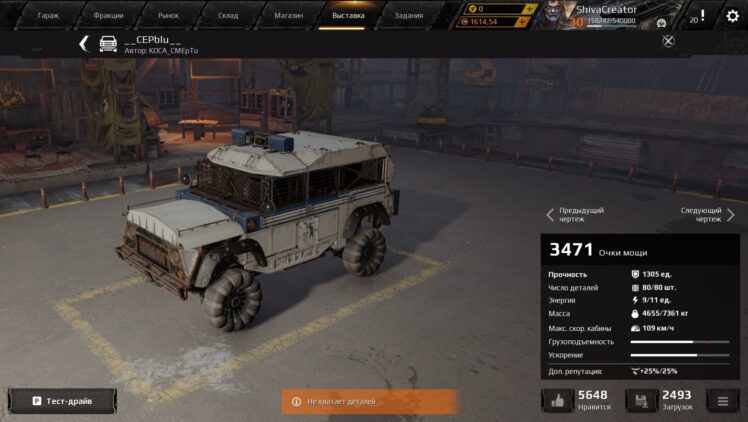Like the blueprint with the thumbs-up button
Screen dimensions: 748x422
click(557, 401)
